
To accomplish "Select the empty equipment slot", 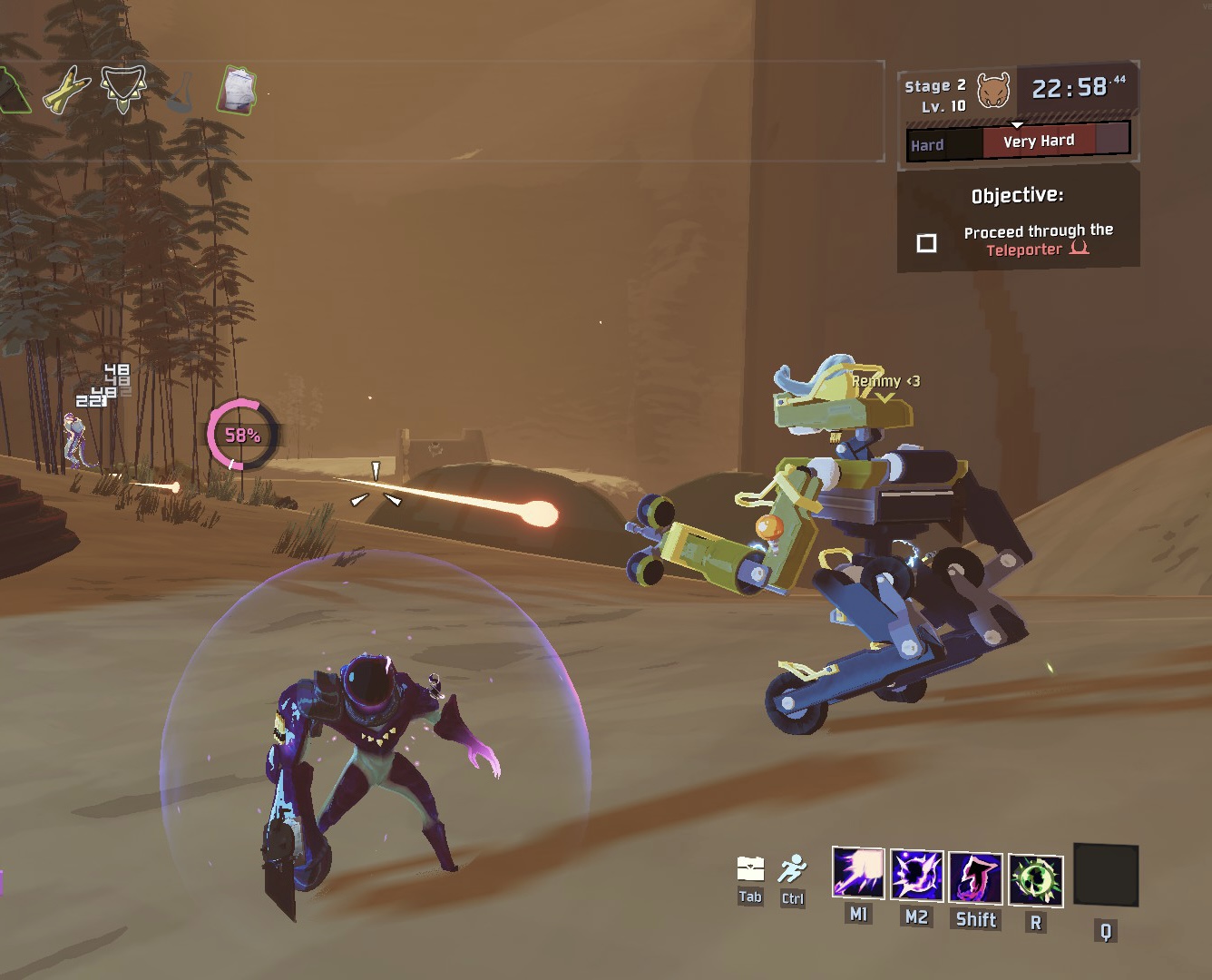I will 1105,875.
